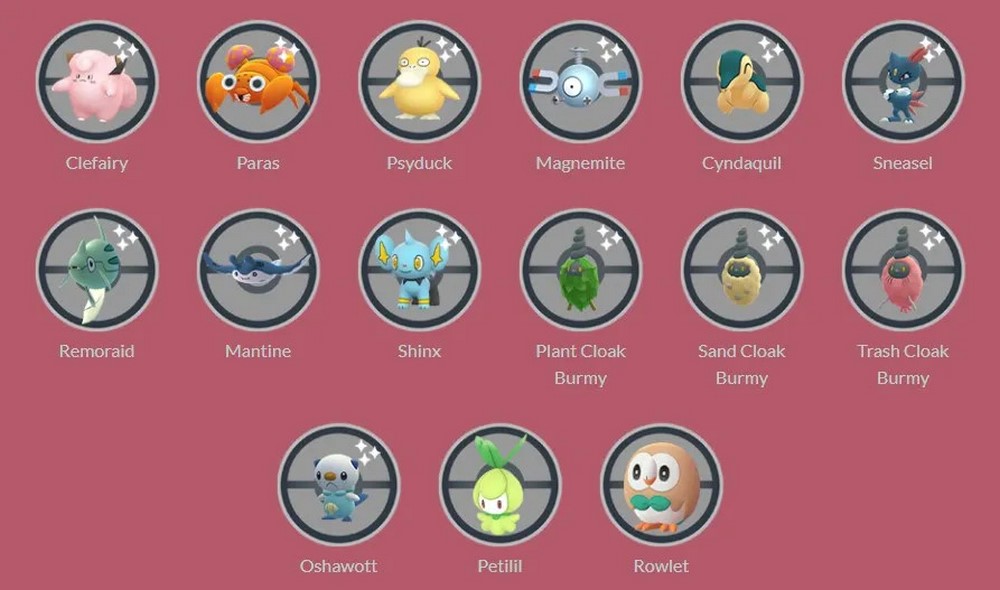This screenshot has height=590, width=1000.
Task: Select the Cyndaquil tile
Action: point(741,82)
